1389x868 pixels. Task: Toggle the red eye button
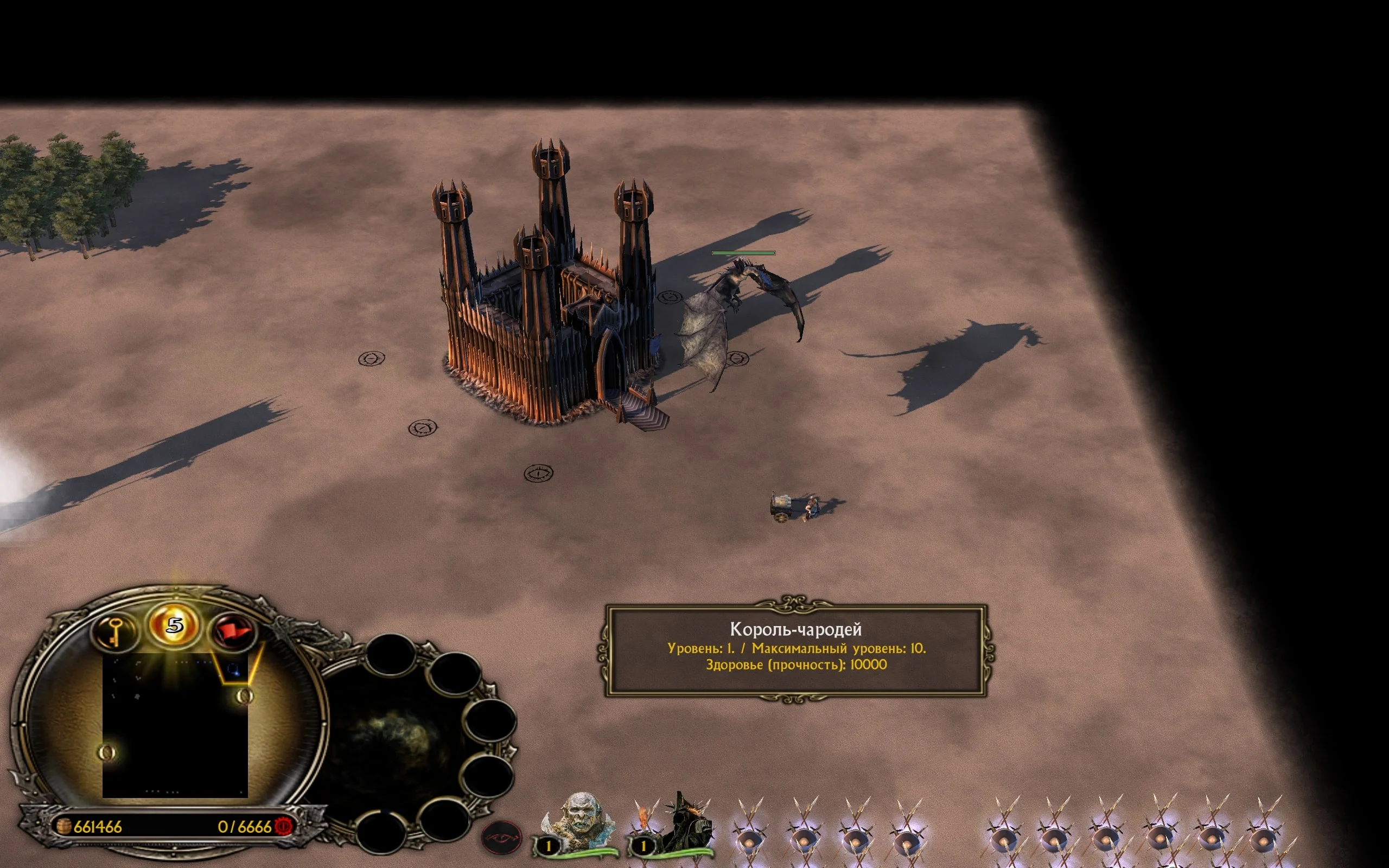coord(501,838)
